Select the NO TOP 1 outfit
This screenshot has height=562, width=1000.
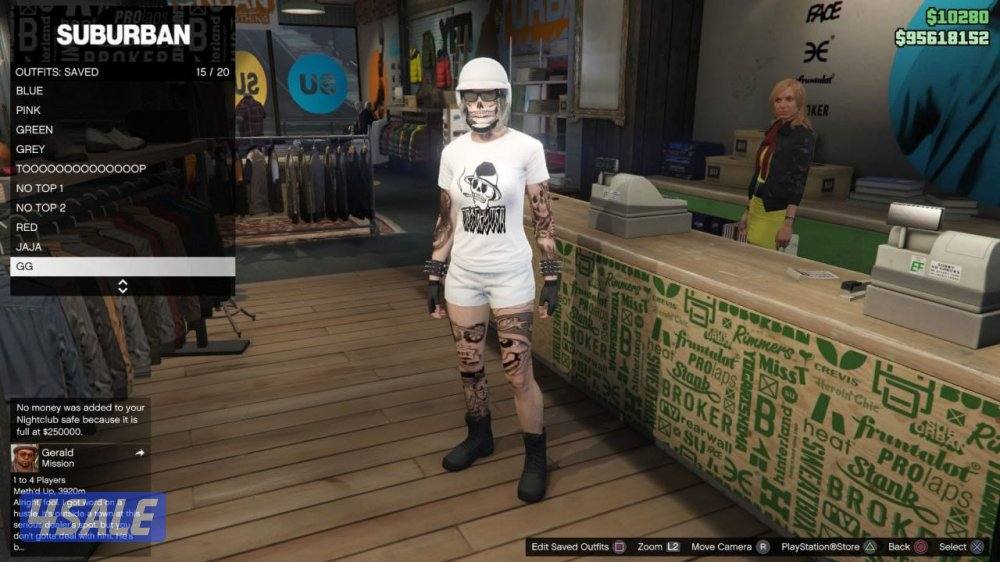[122, 188]
